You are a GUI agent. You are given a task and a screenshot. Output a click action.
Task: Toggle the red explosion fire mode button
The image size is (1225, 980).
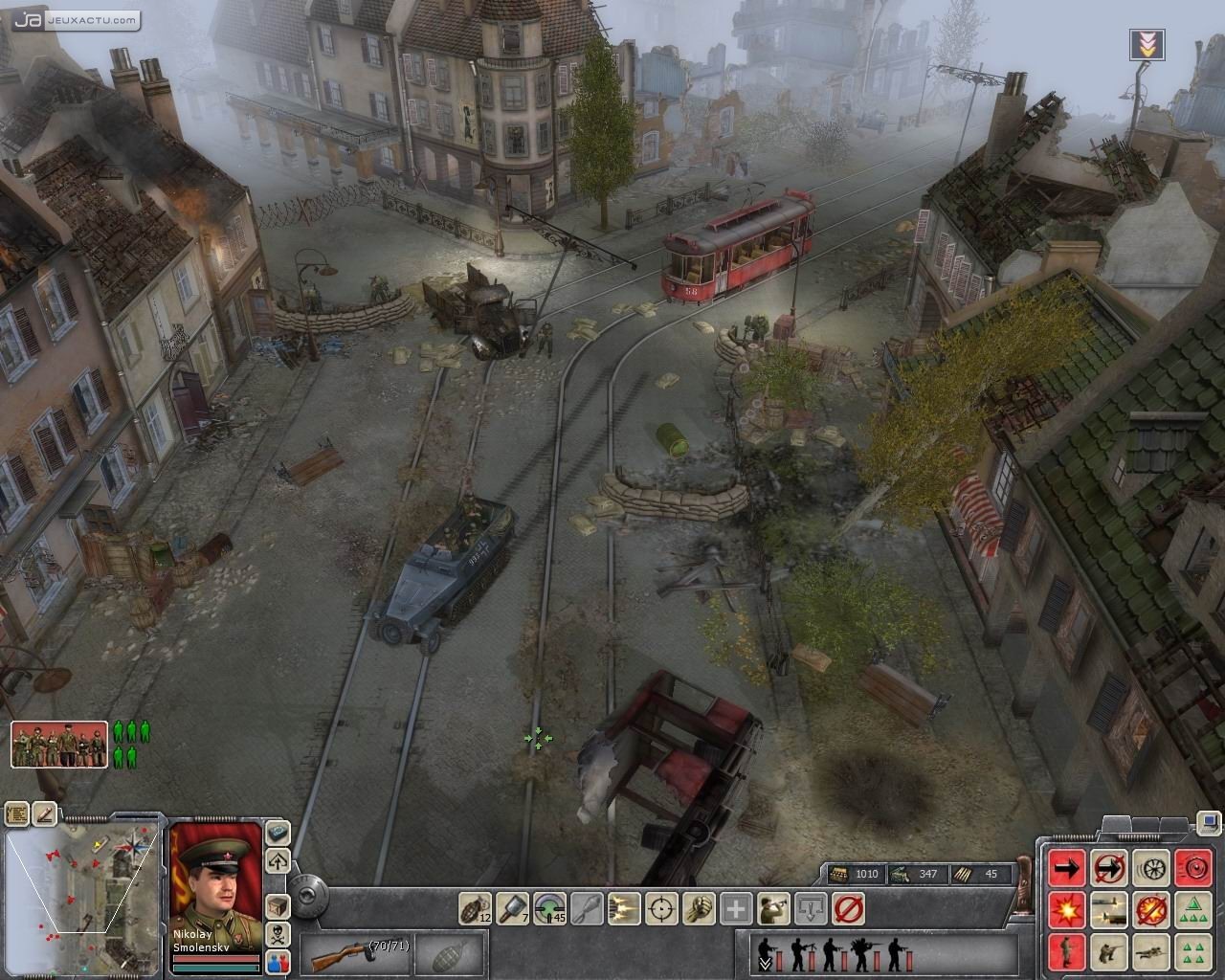click(1067, 909)
